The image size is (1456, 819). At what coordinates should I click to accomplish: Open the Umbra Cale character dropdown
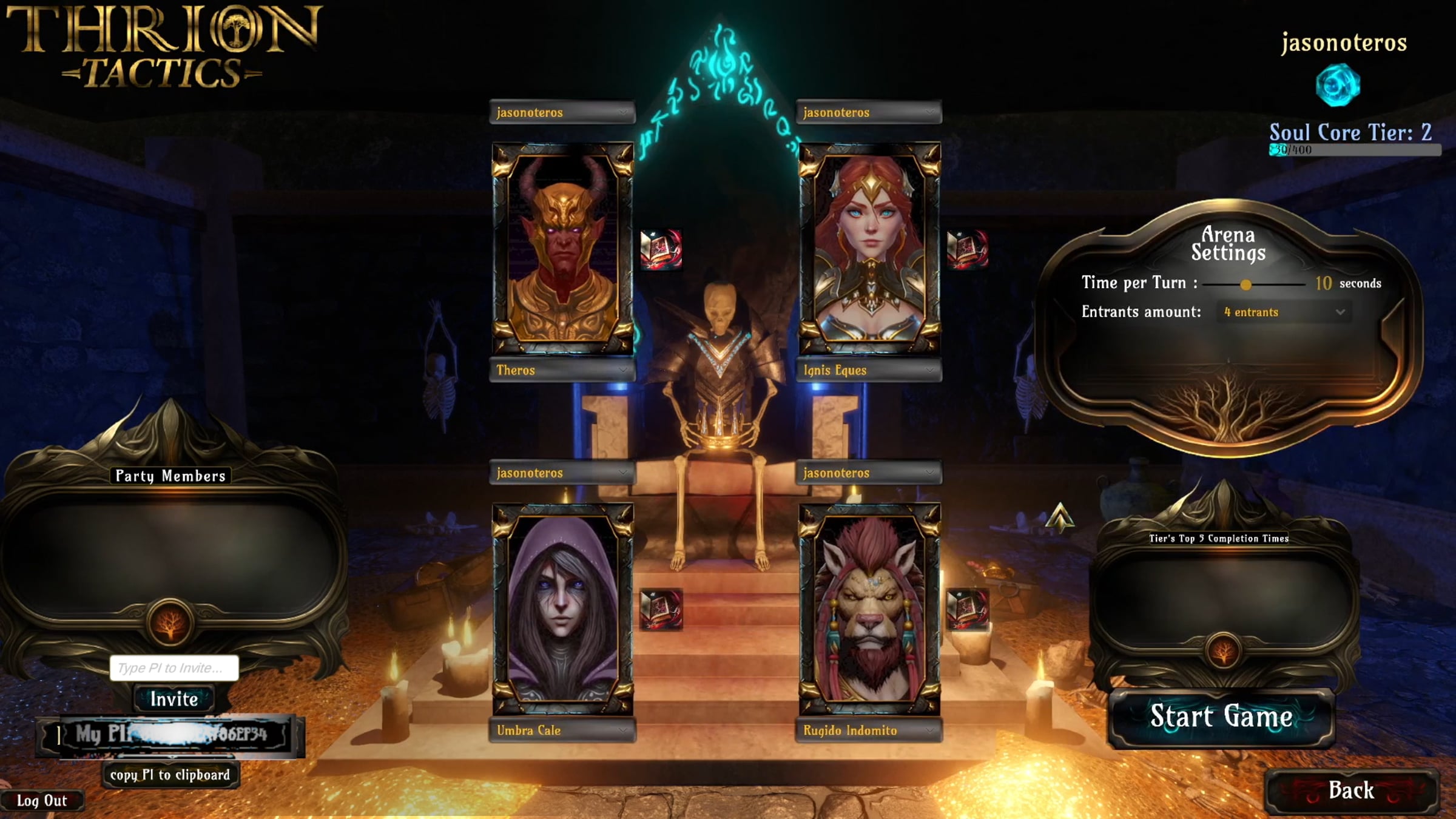coord(562,730)
